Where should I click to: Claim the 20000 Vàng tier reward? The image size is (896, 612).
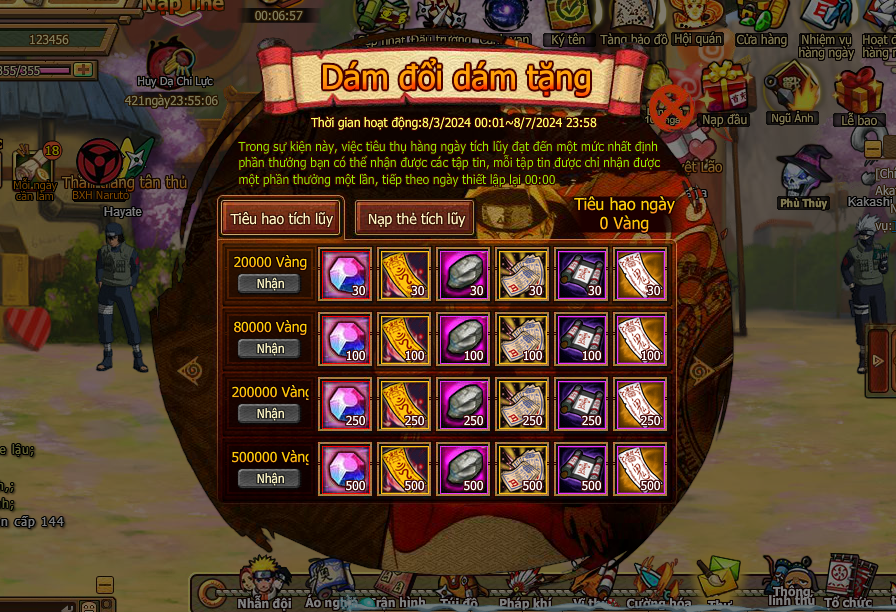(270, 283)
